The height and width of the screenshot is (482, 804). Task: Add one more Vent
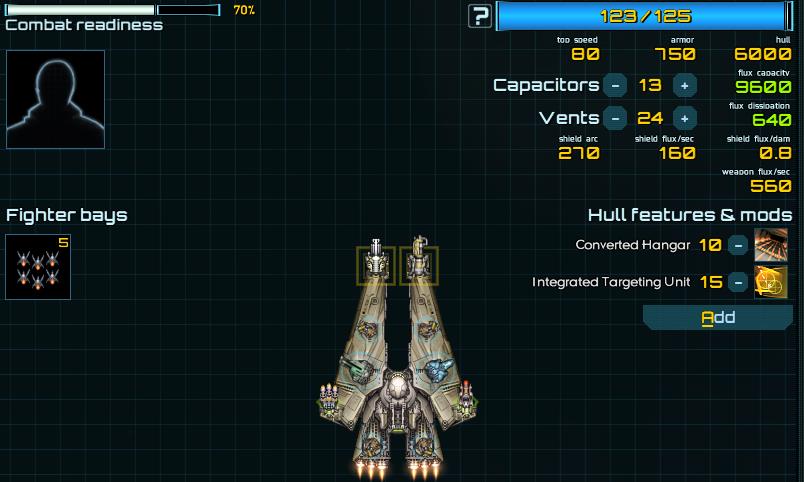coord(685,118)
